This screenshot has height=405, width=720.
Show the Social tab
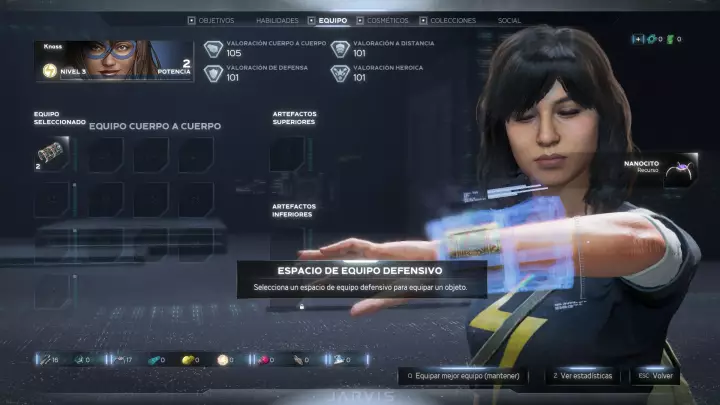pyautogui.click(x=509, y=20)
